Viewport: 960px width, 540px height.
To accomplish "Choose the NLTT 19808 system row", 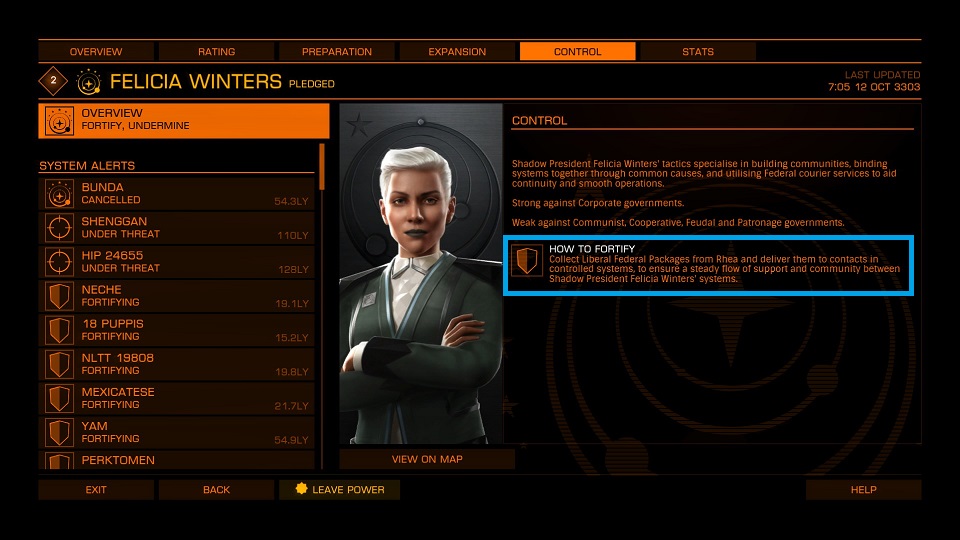I will click(177, 364).
